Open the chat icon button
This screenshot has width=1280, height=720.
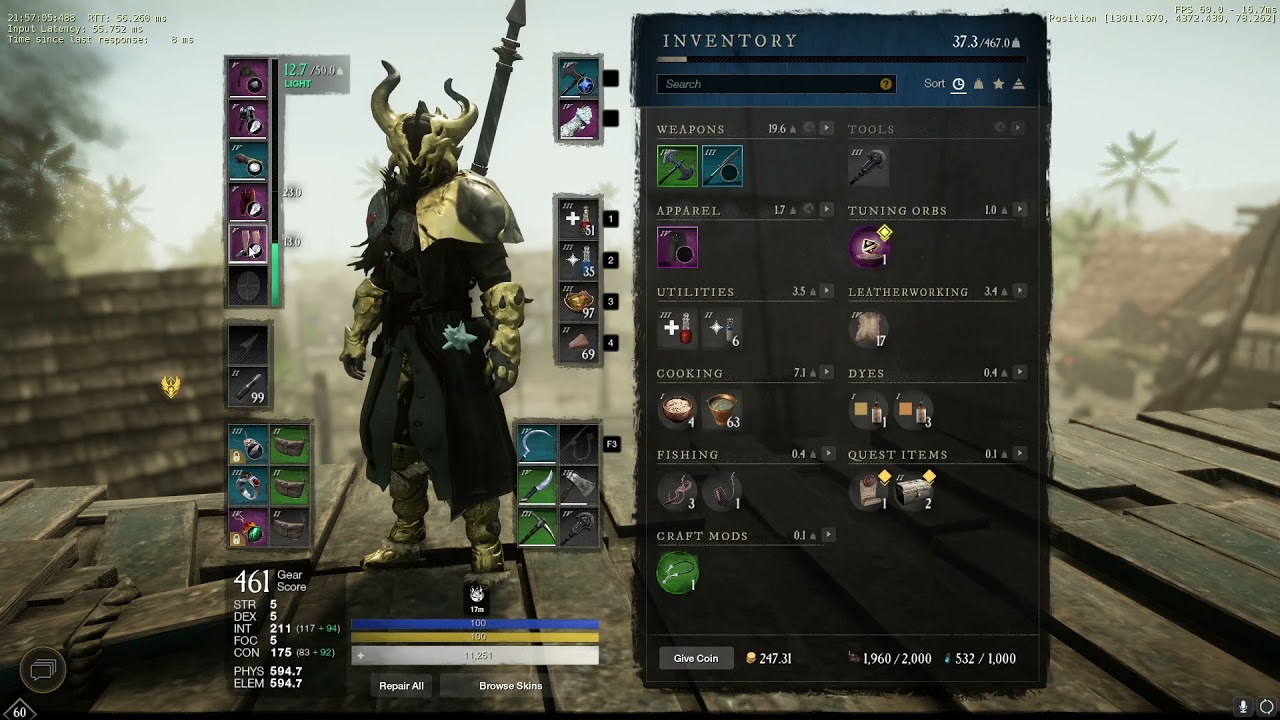click(42, 667)
